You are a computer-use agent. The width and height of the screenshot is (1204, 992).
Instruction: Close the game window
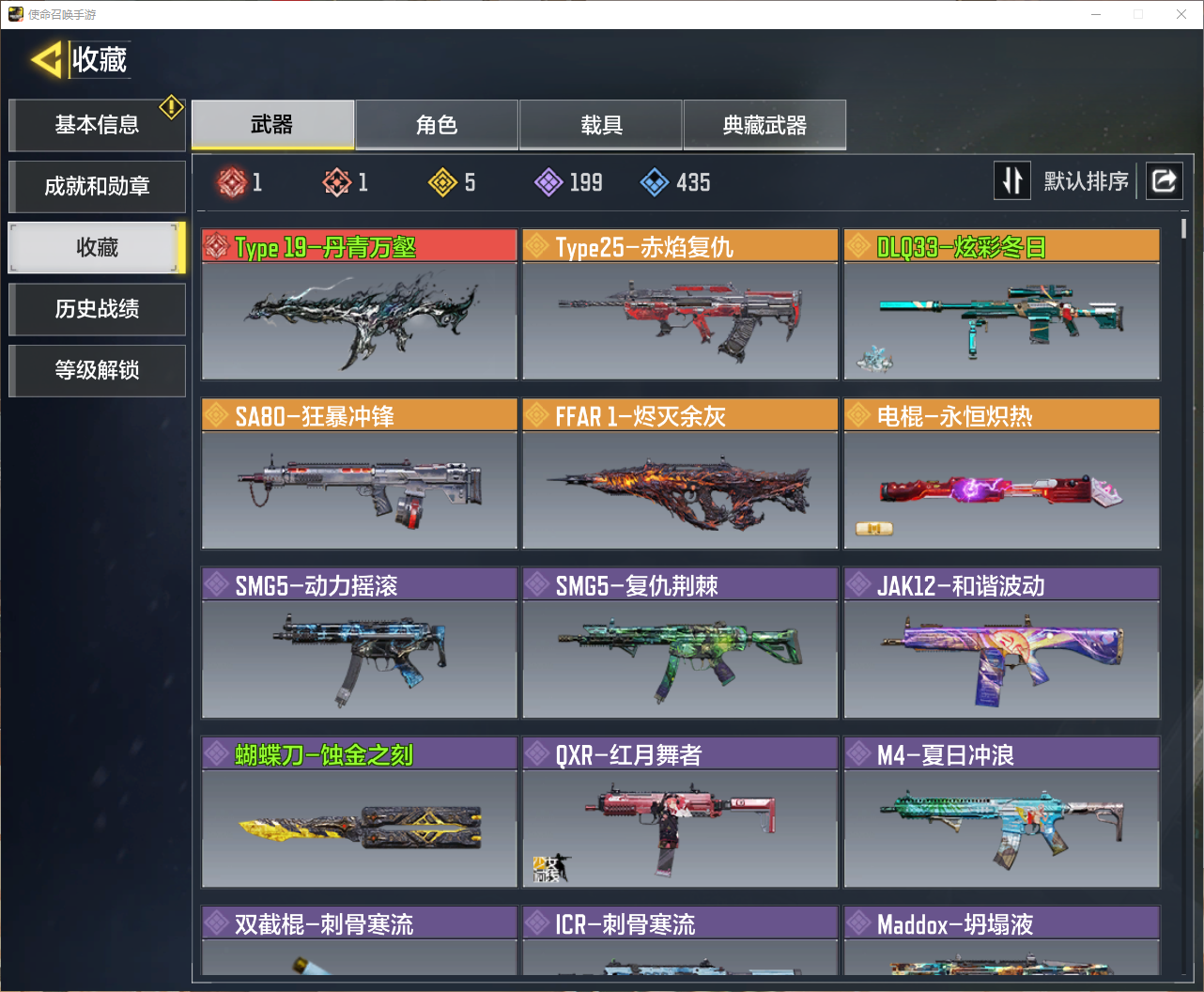click(1181, 14)
